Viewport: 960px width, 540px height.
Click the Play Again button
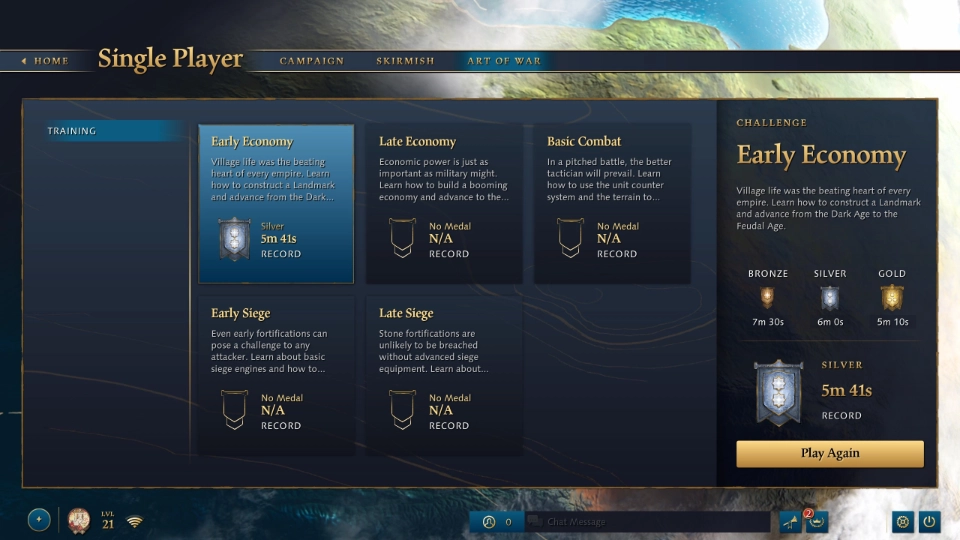click(x=830, y=453)
